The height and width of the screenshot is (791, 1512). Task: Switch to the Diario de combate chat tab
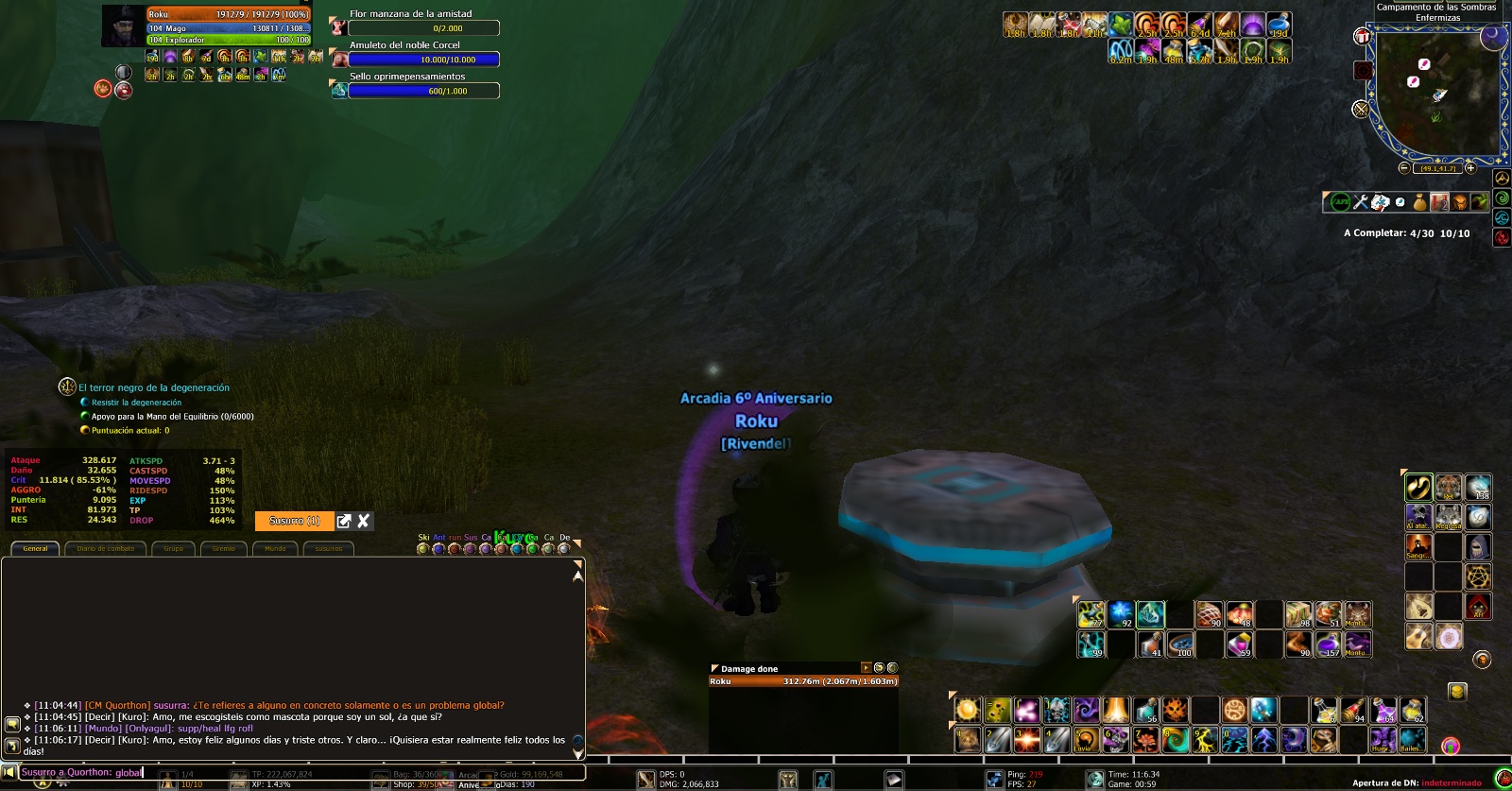tap(106, 548)
